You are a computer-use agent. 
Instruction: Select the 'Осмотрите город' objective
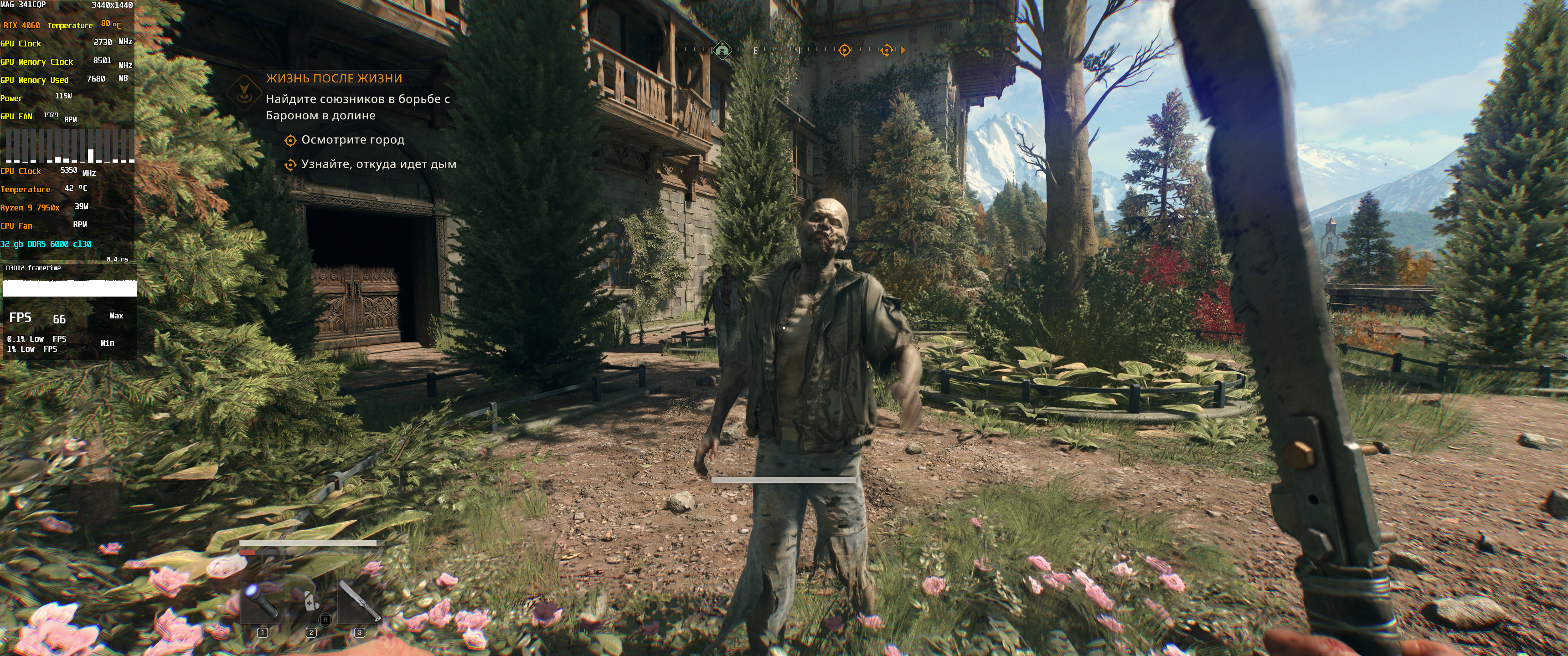[x=352, y=140]
